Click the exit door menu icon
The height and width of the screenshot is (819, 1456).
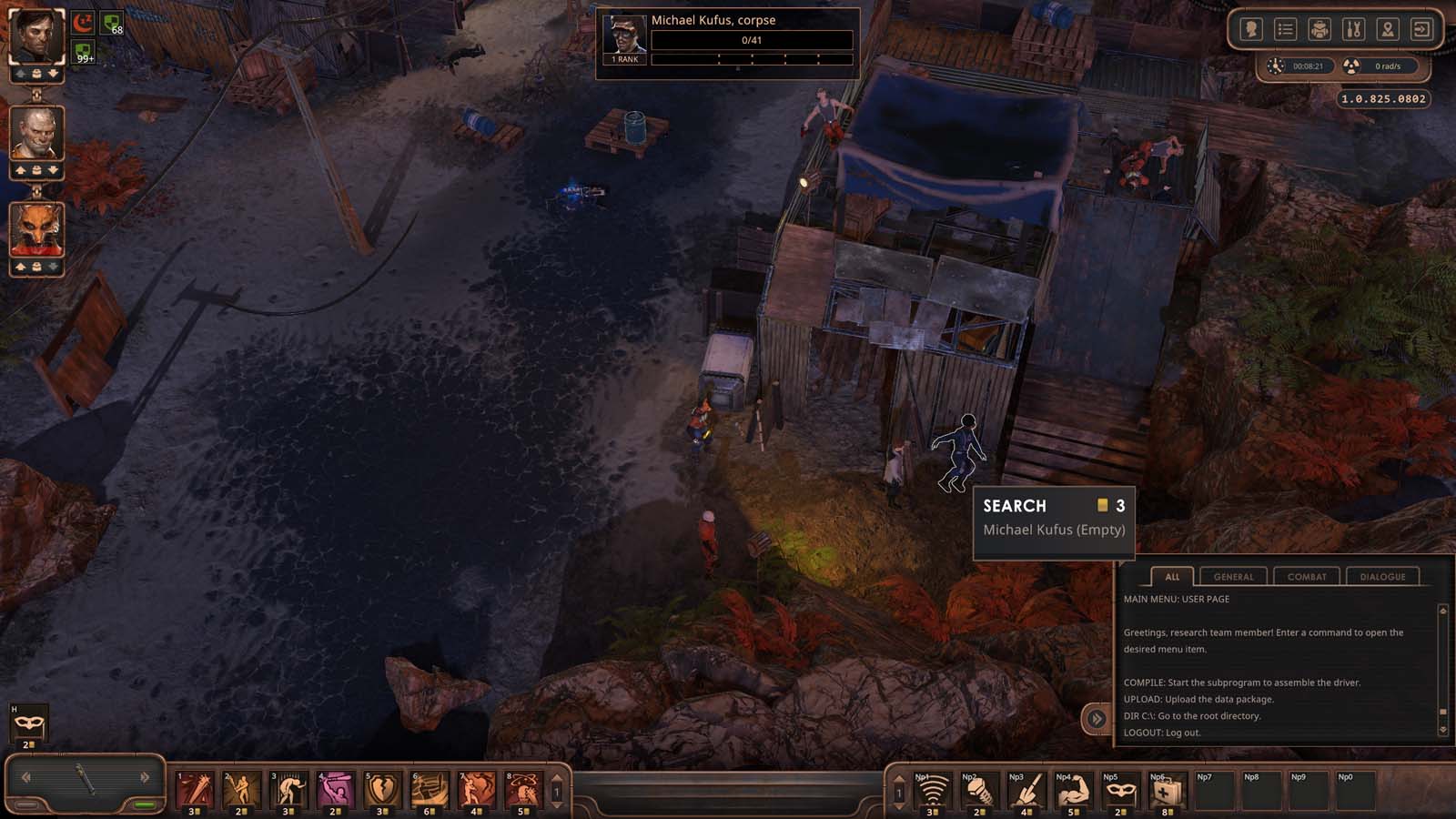[x=1421, y=30]
